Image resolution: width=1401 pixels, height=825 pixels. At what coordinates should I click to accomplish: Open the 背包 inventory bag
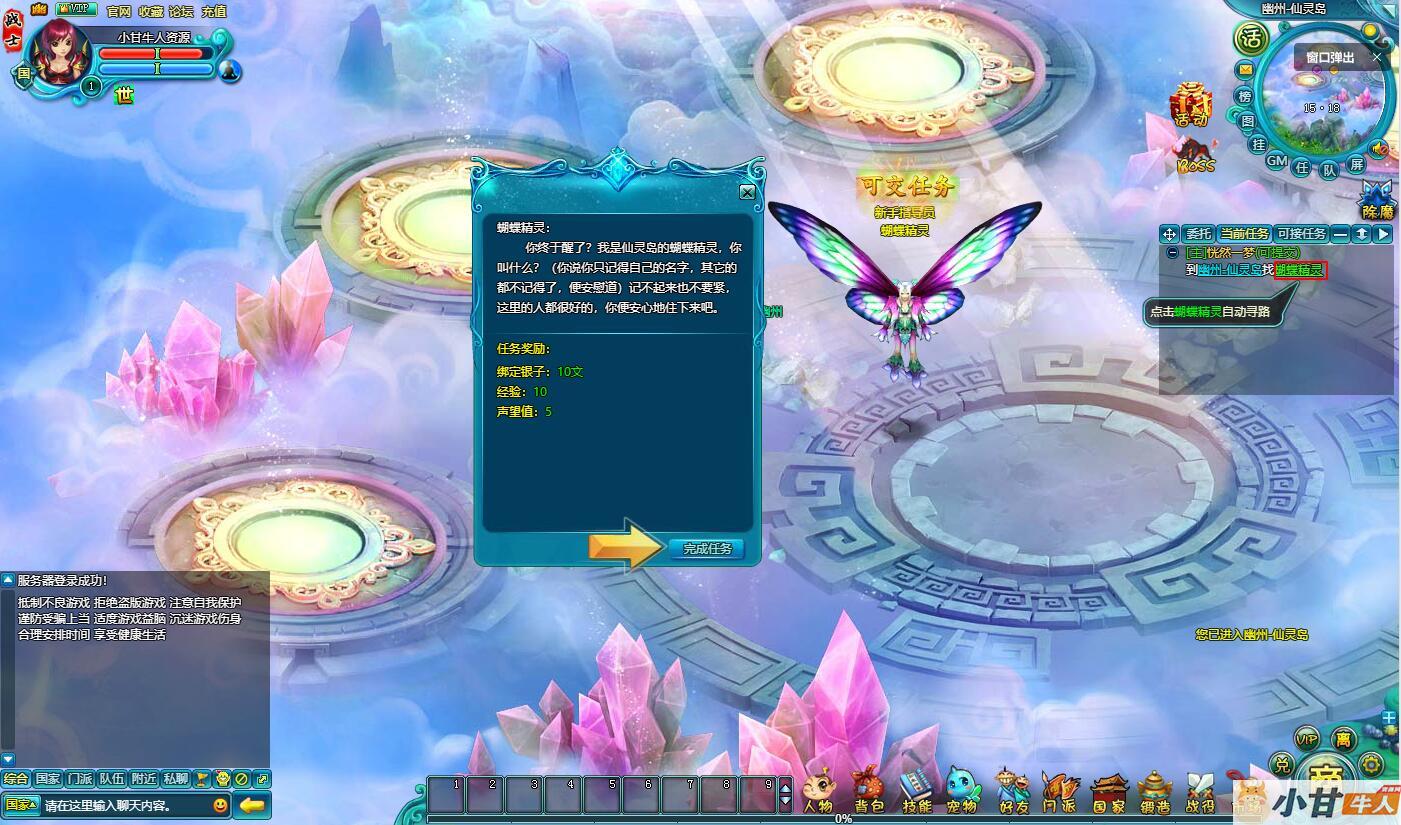(x=868, y=788)
